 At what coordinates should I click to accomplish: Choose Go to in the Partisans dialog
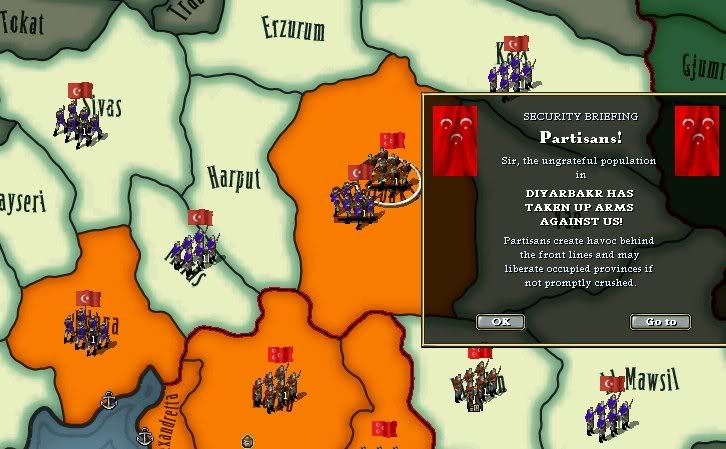click(x=660, y=322)
